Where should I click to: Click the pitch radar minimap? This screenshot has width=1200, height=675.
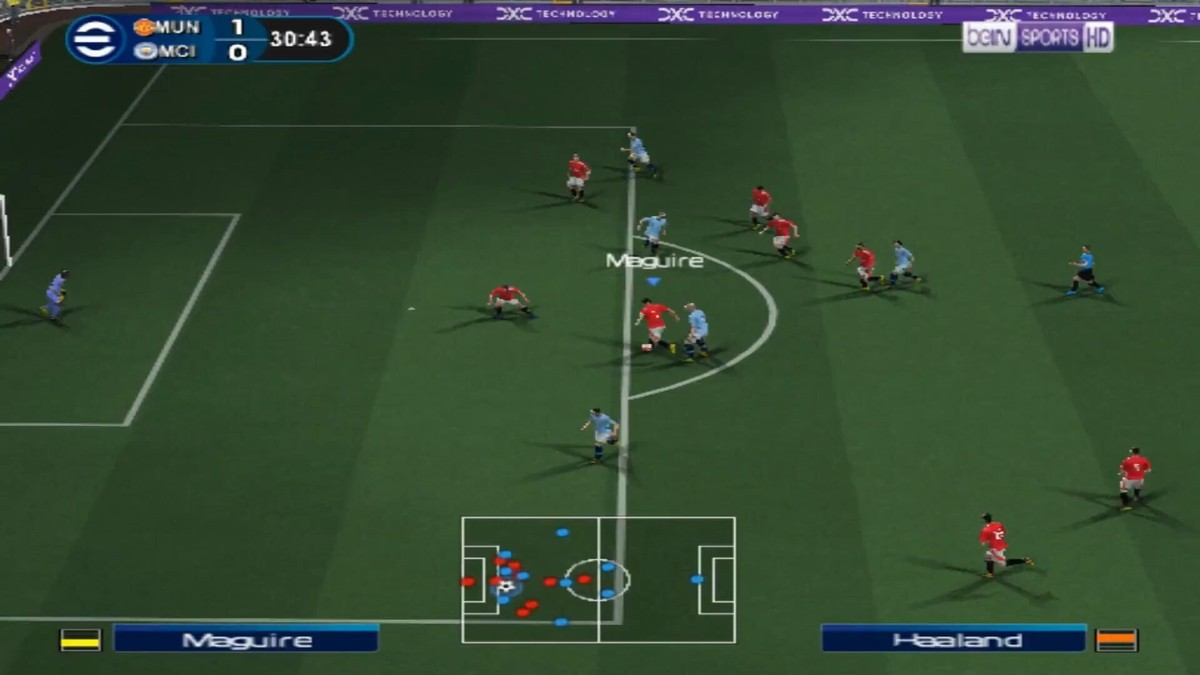click(598, 579)
